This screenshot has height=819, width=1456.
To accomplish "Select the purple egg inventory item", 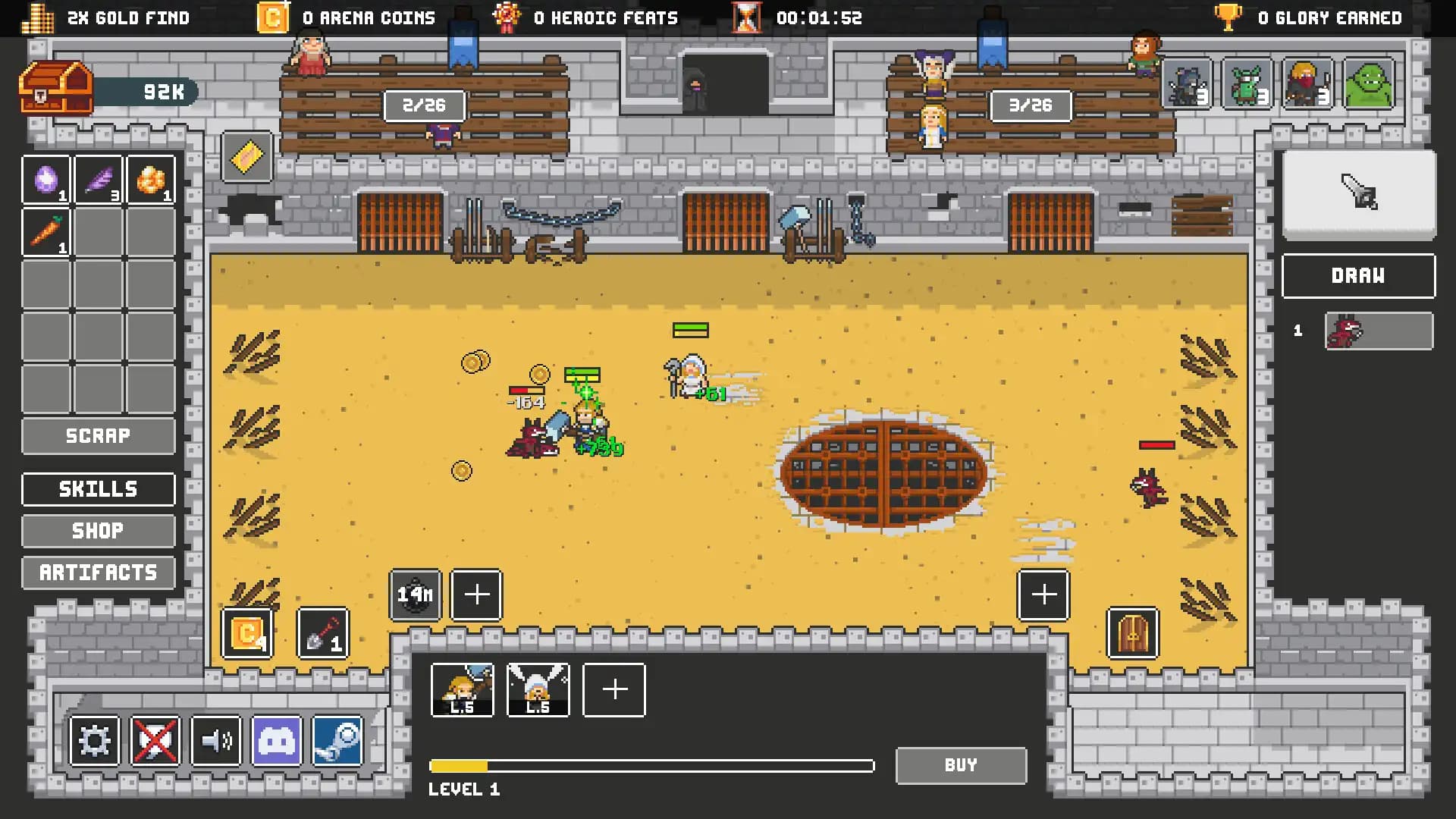I will (46, 179).
